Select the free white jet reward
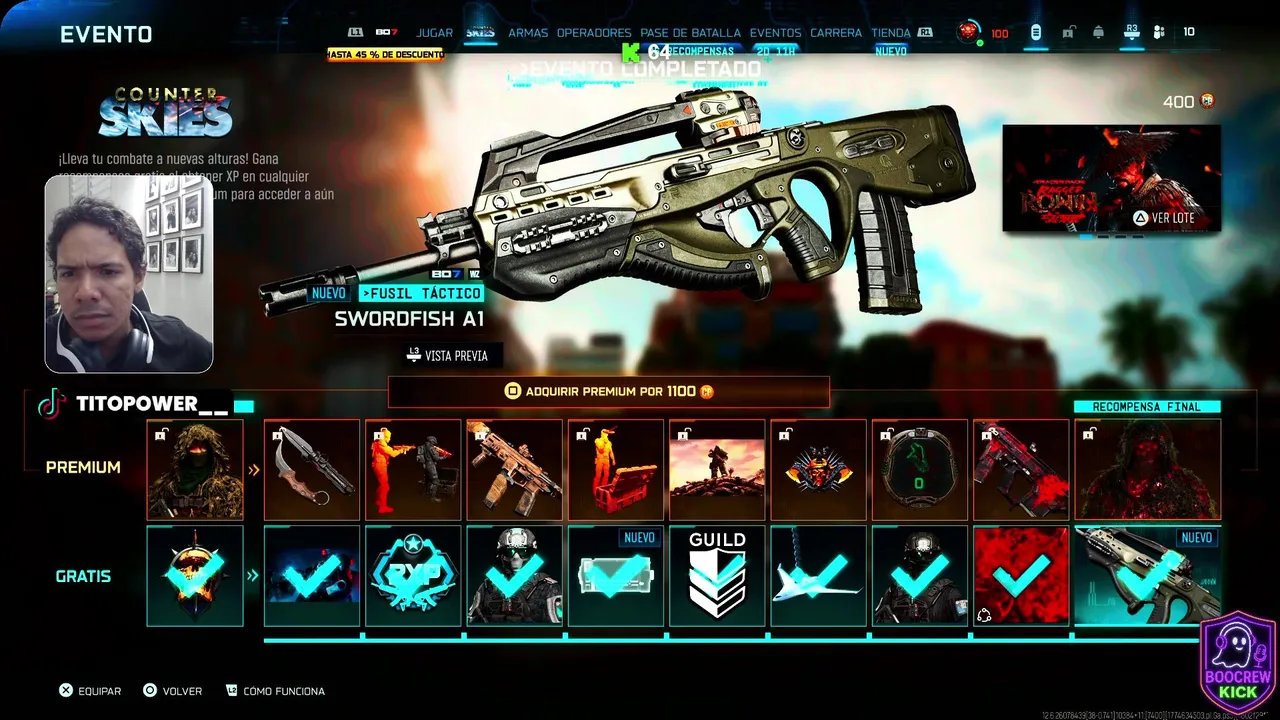Viewport: 1280px width, 720px height. click(818, 576)
